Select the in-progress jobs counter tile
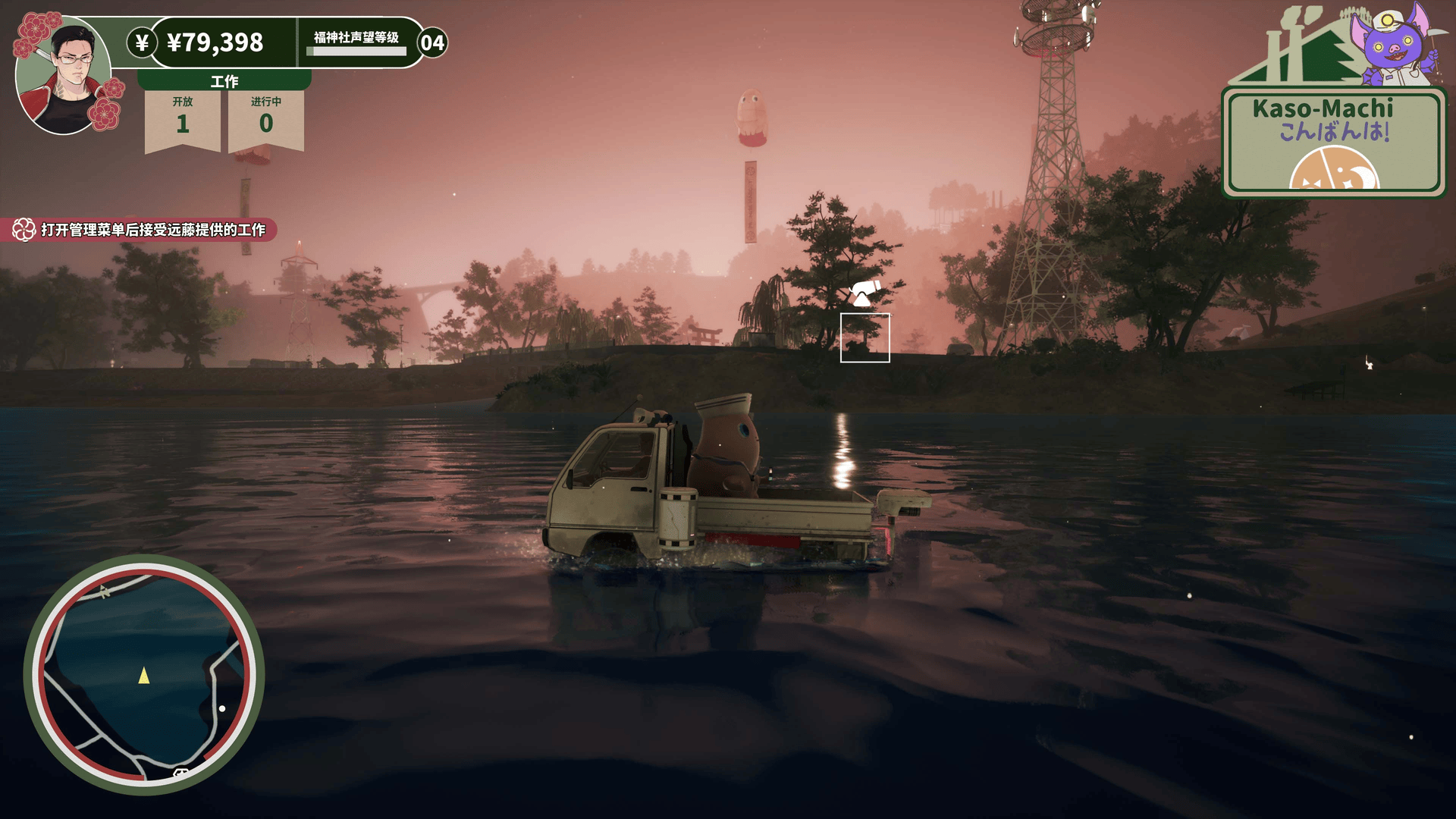This screenshot has height=819, width=1456. pos(266,120)
